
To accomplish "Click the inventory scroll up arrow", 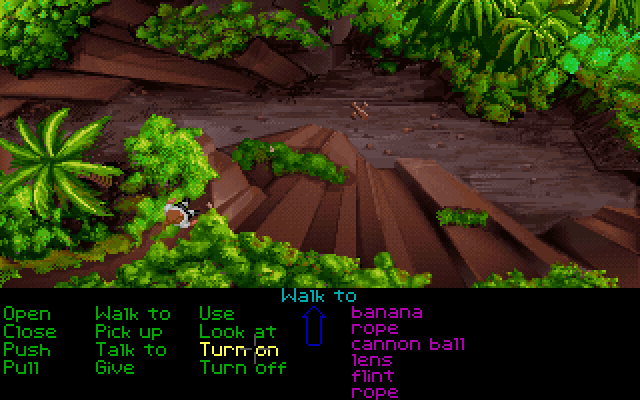I will (315, 327).
